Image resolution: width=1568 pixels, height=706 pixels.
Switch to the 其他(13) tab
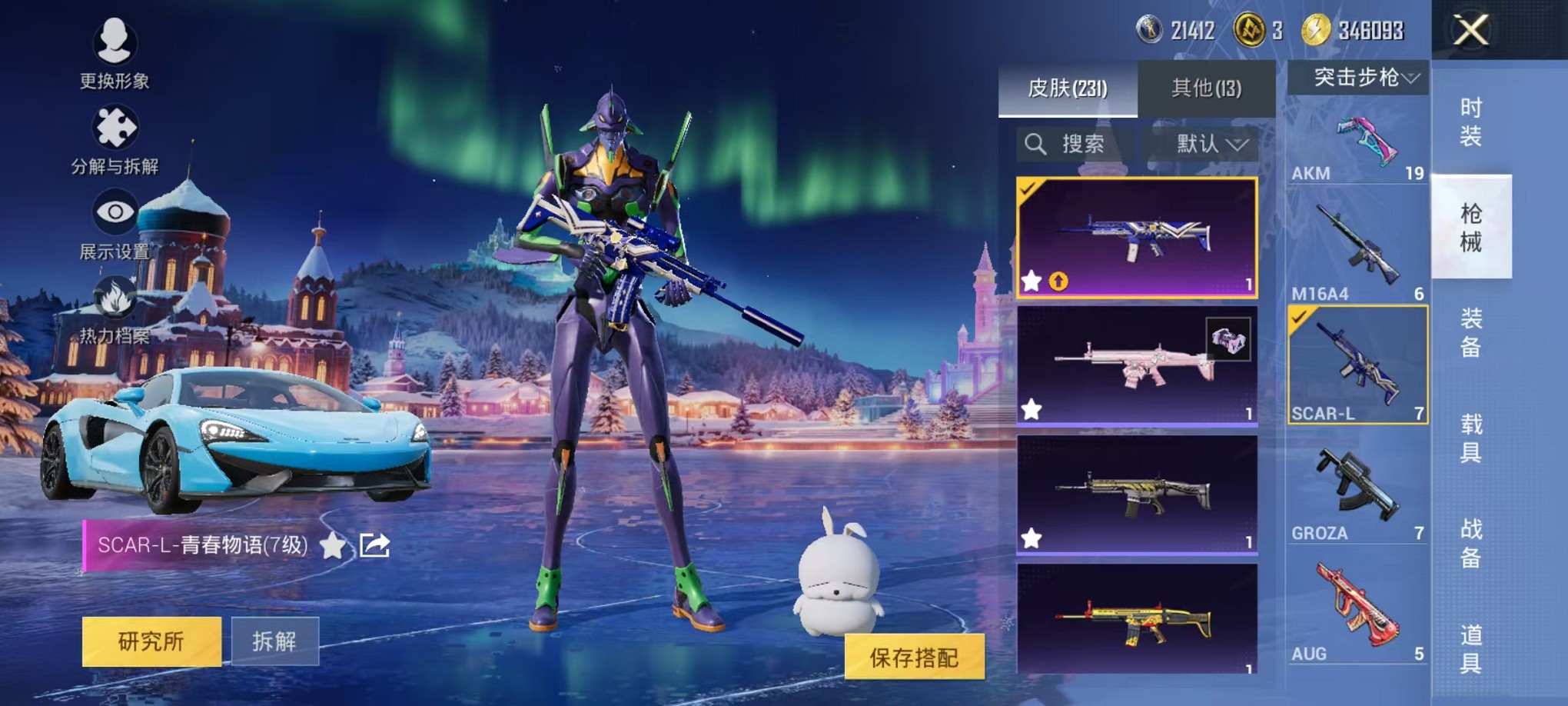1206,88
